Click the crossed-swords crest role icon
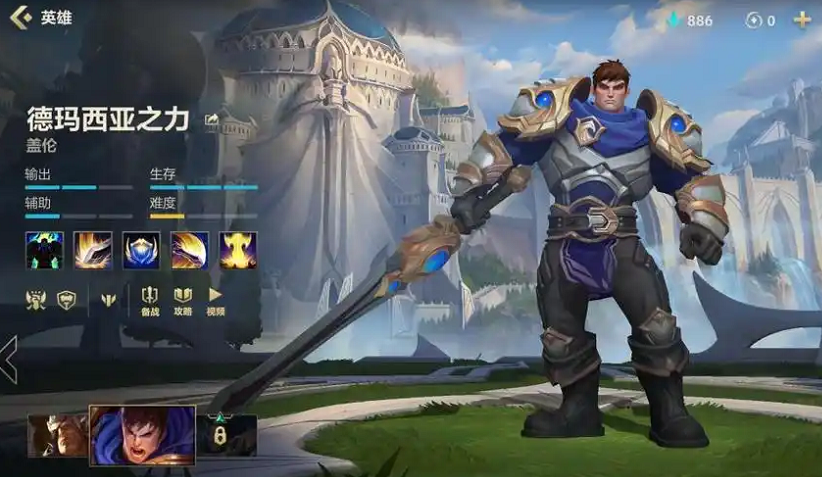Screen dimensions: 822x477 coord(36,298)
